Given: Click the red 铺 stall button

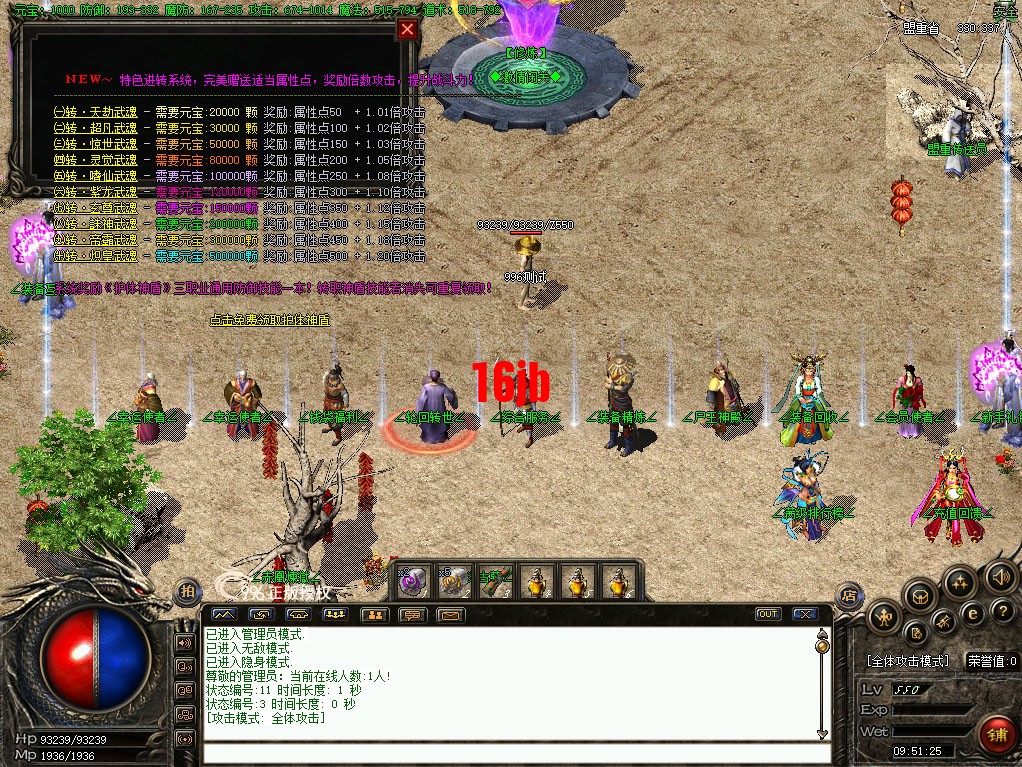Looking at the screenshot, I should (997, 735).
